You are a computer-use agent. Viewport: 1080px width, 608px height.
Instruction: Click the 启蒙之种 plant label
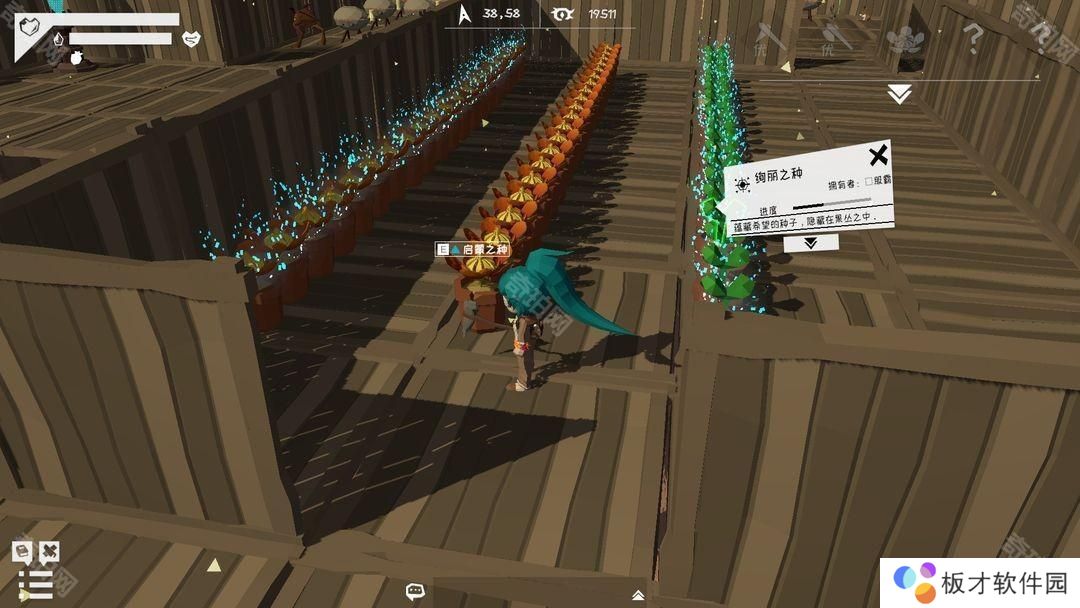(473, 249)
